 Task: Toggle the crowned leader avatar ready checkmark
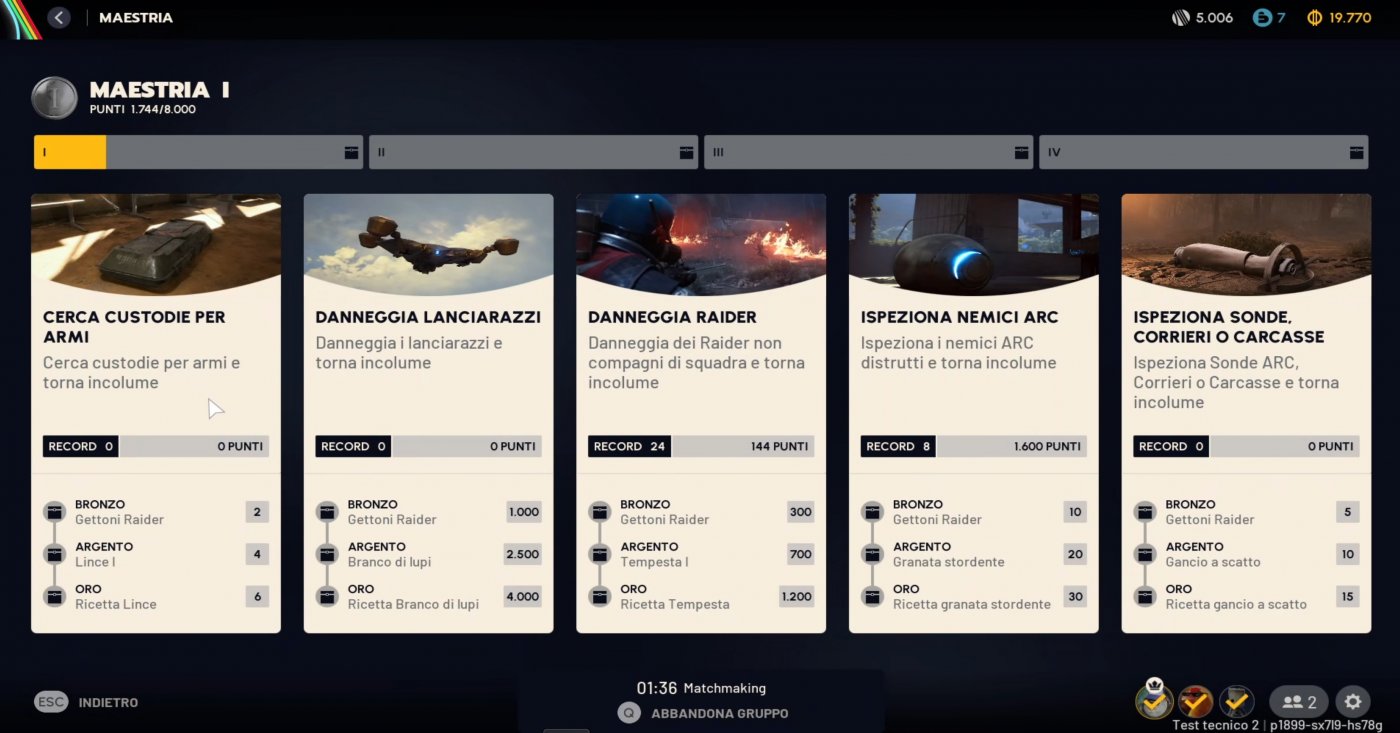point(1154,701)
